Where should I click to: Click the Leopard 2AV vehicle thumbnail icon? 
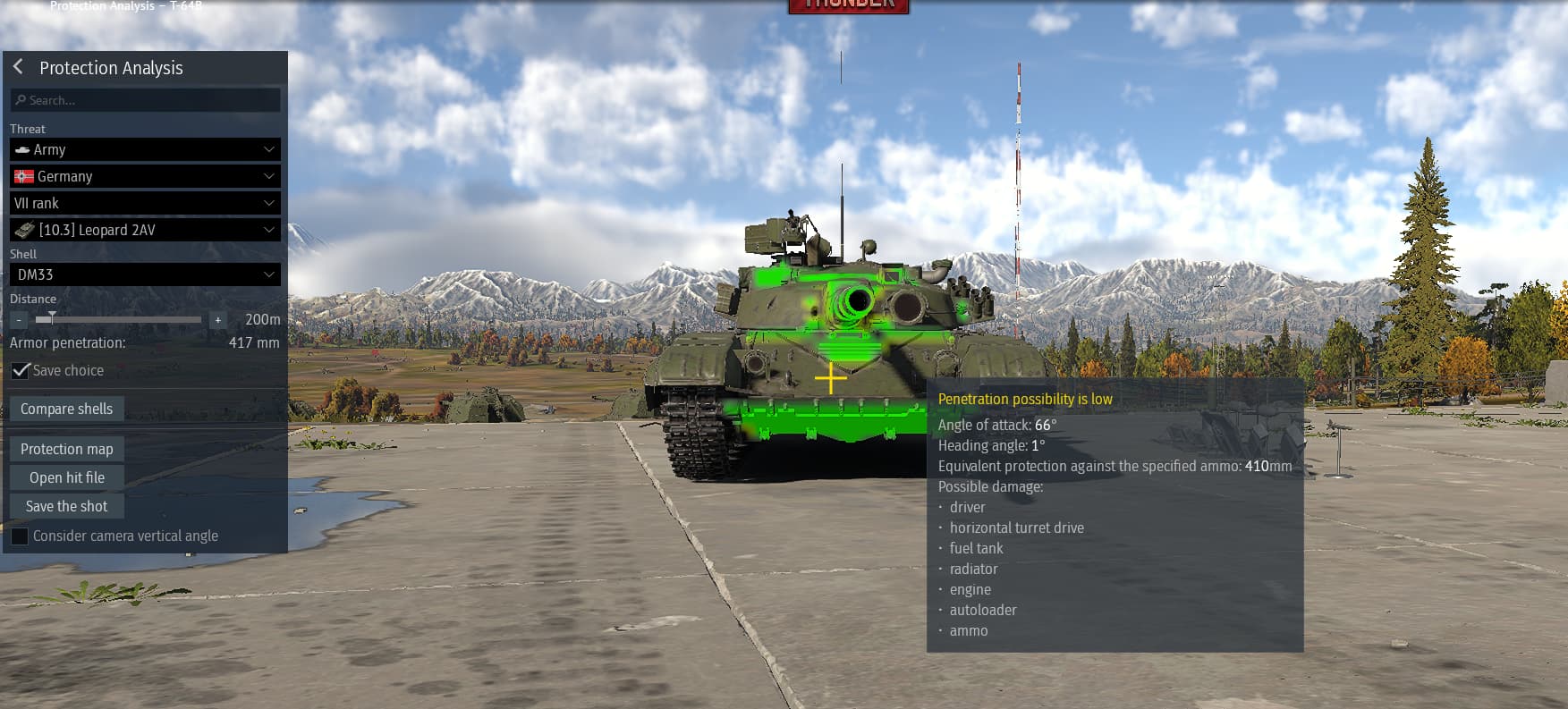tap(24, 230)
